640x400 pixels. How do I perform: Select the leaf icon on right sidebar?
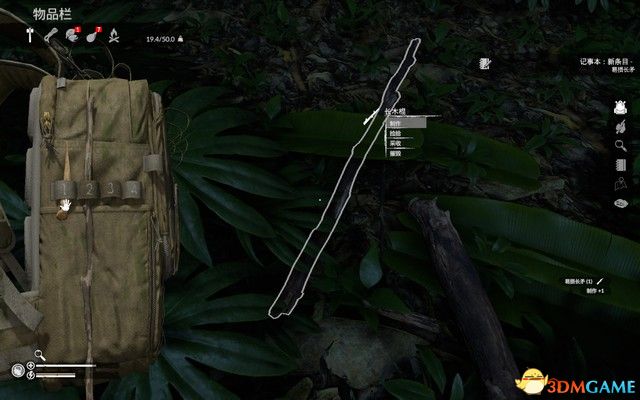point(620,127)
